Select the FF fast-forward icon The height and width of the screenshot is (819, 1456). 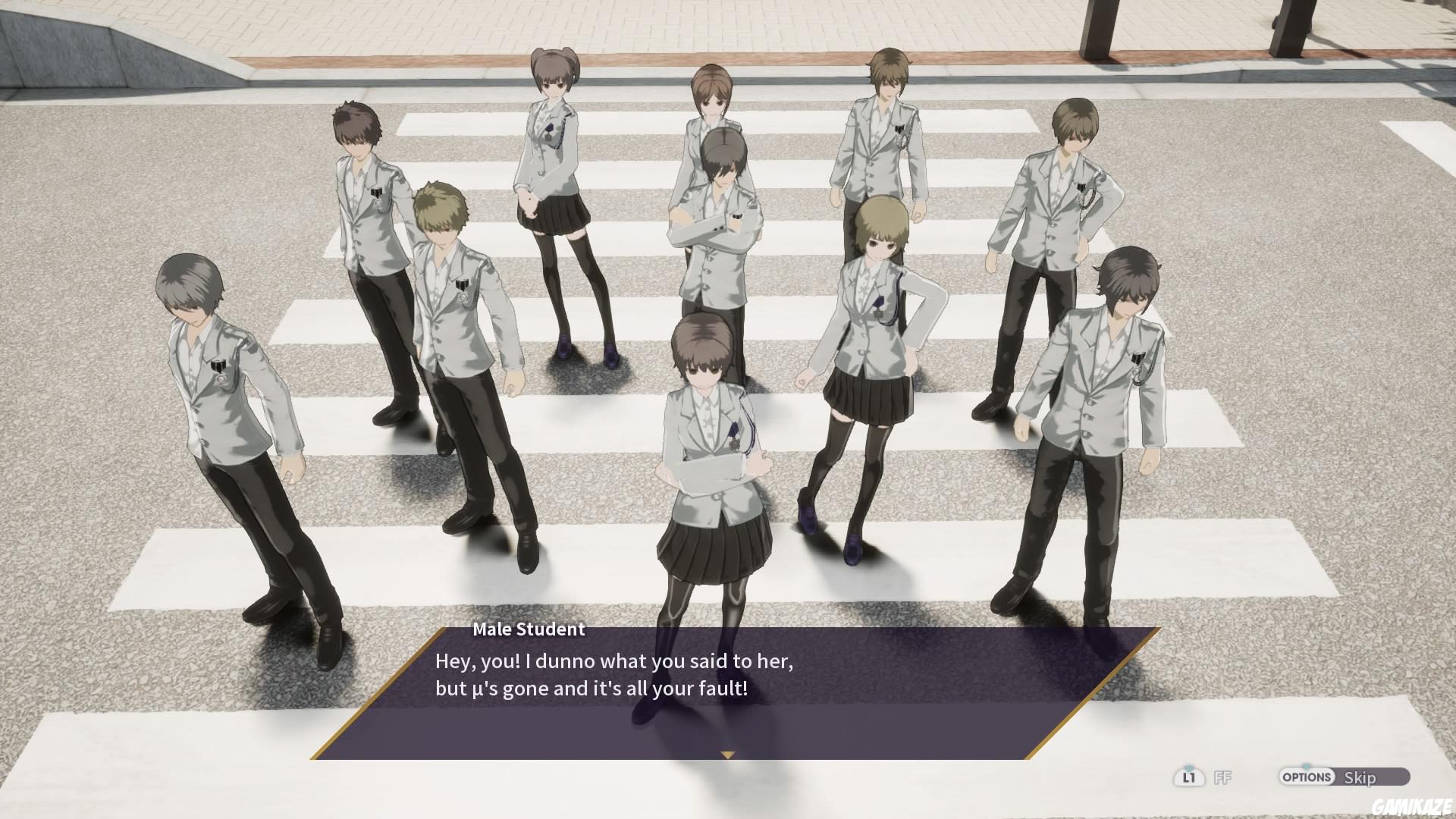[1222, 777]
